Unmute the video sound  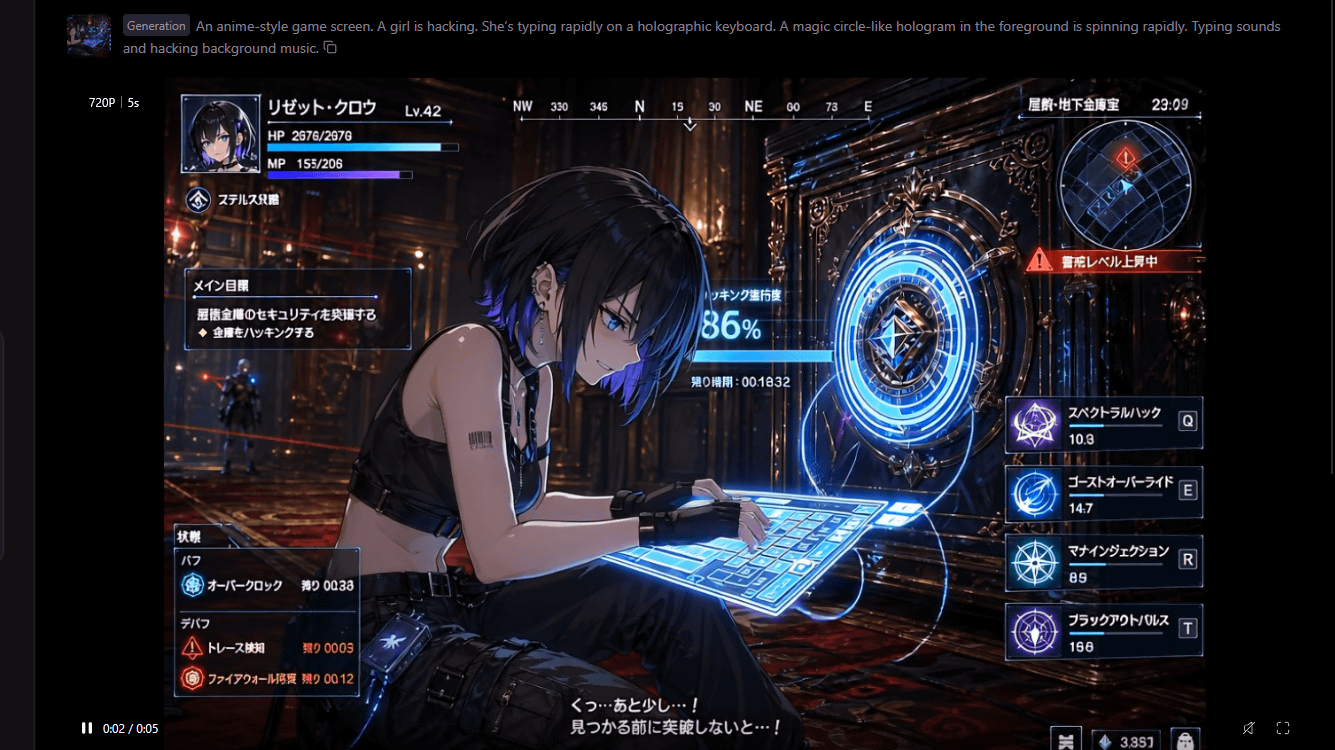(1248, 728)
